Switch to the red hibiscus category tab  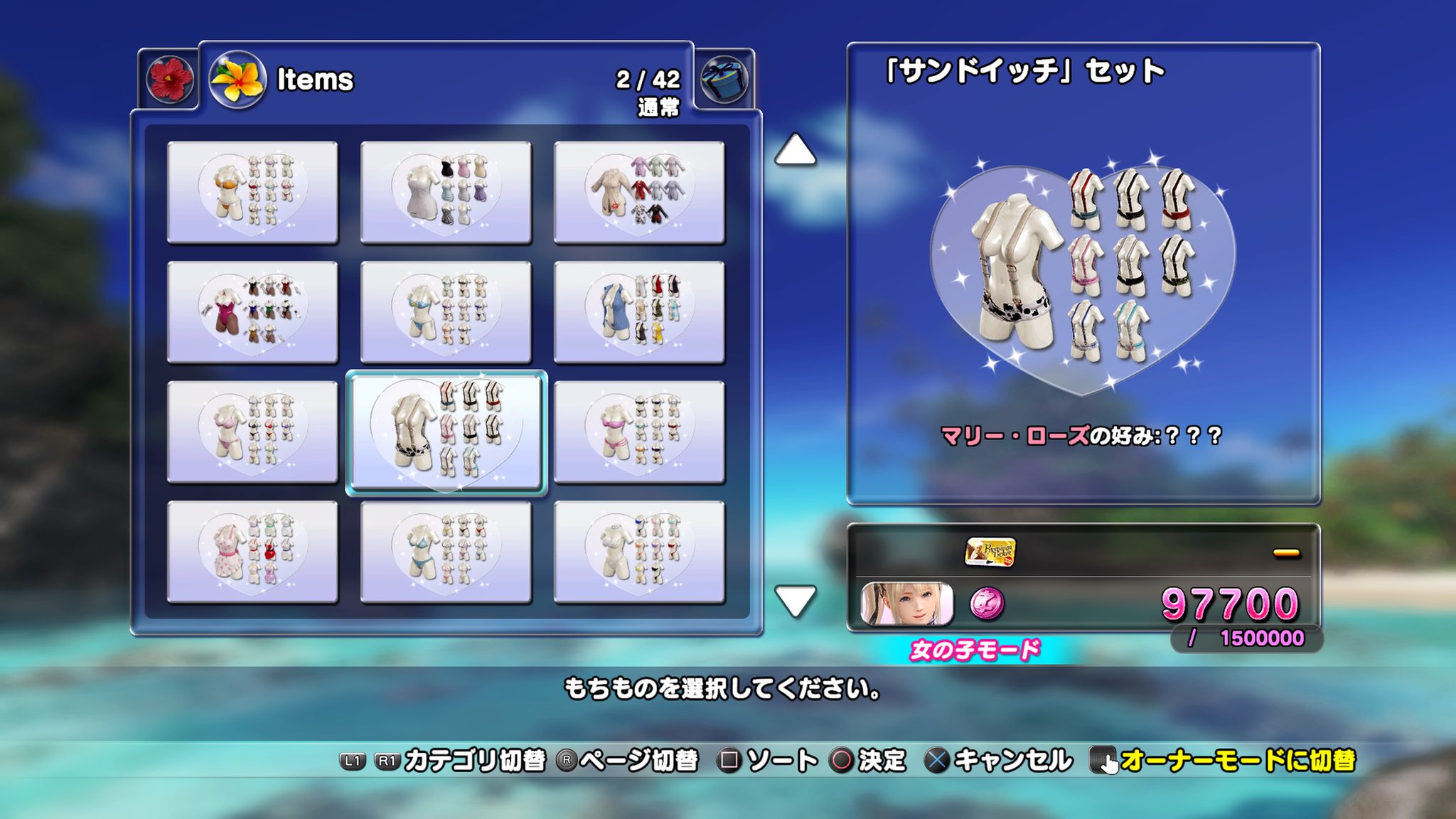pyautogui.click(x=169, y=79)
